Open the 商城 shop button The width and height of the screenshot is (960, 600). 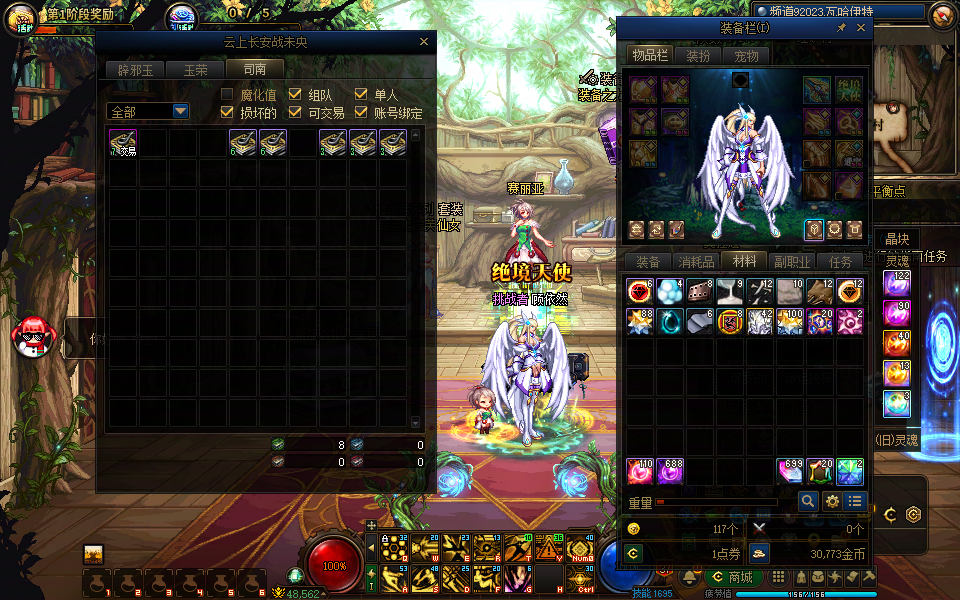click(732, 578)
